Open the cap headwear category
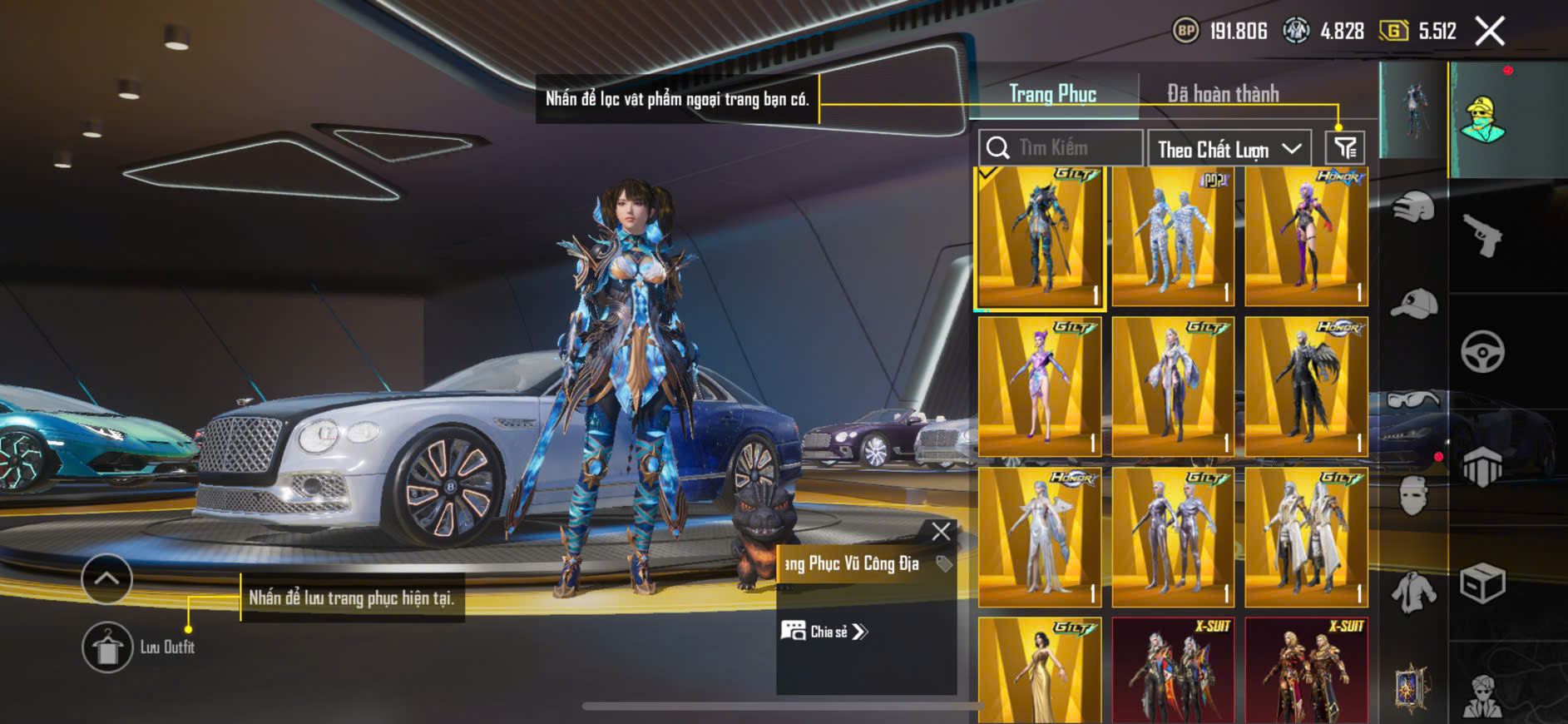Viewport: 1568px width, 724px height. (x=1413, y=304)
